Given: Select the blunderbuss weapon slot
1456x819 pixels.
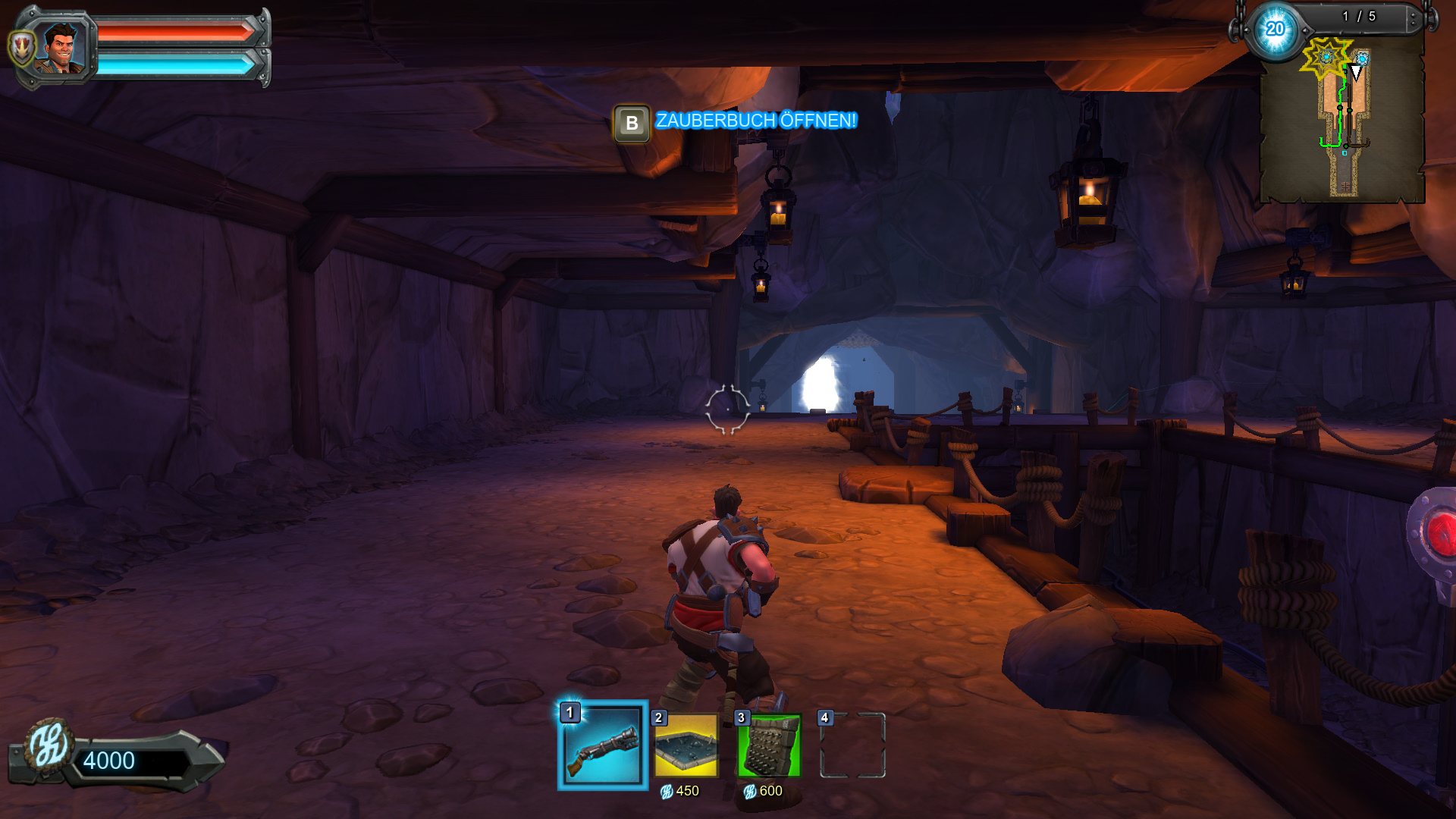Looking at the screenshot, I should [603, 745].
